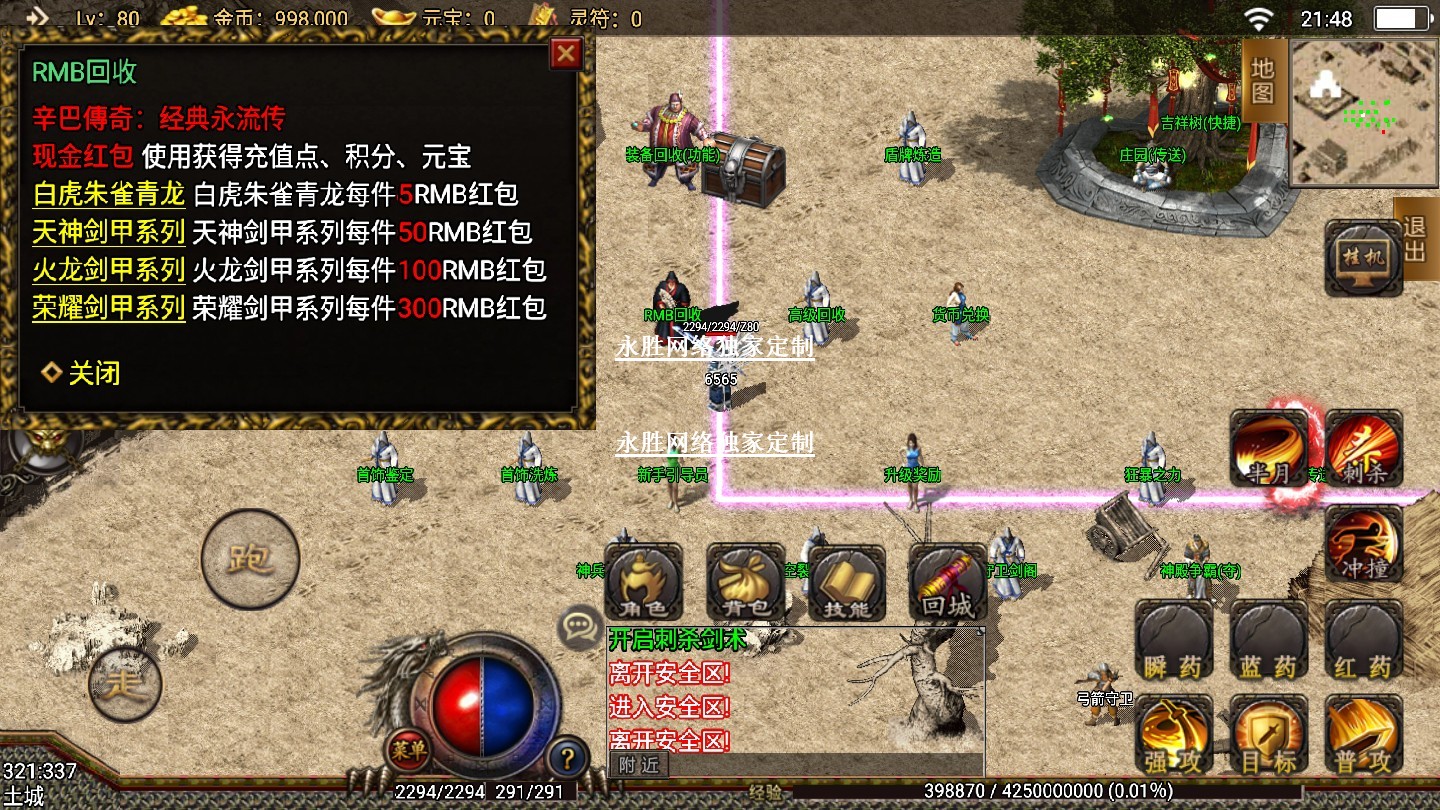Open the 菜单 menu button

[x=410, y=748]
